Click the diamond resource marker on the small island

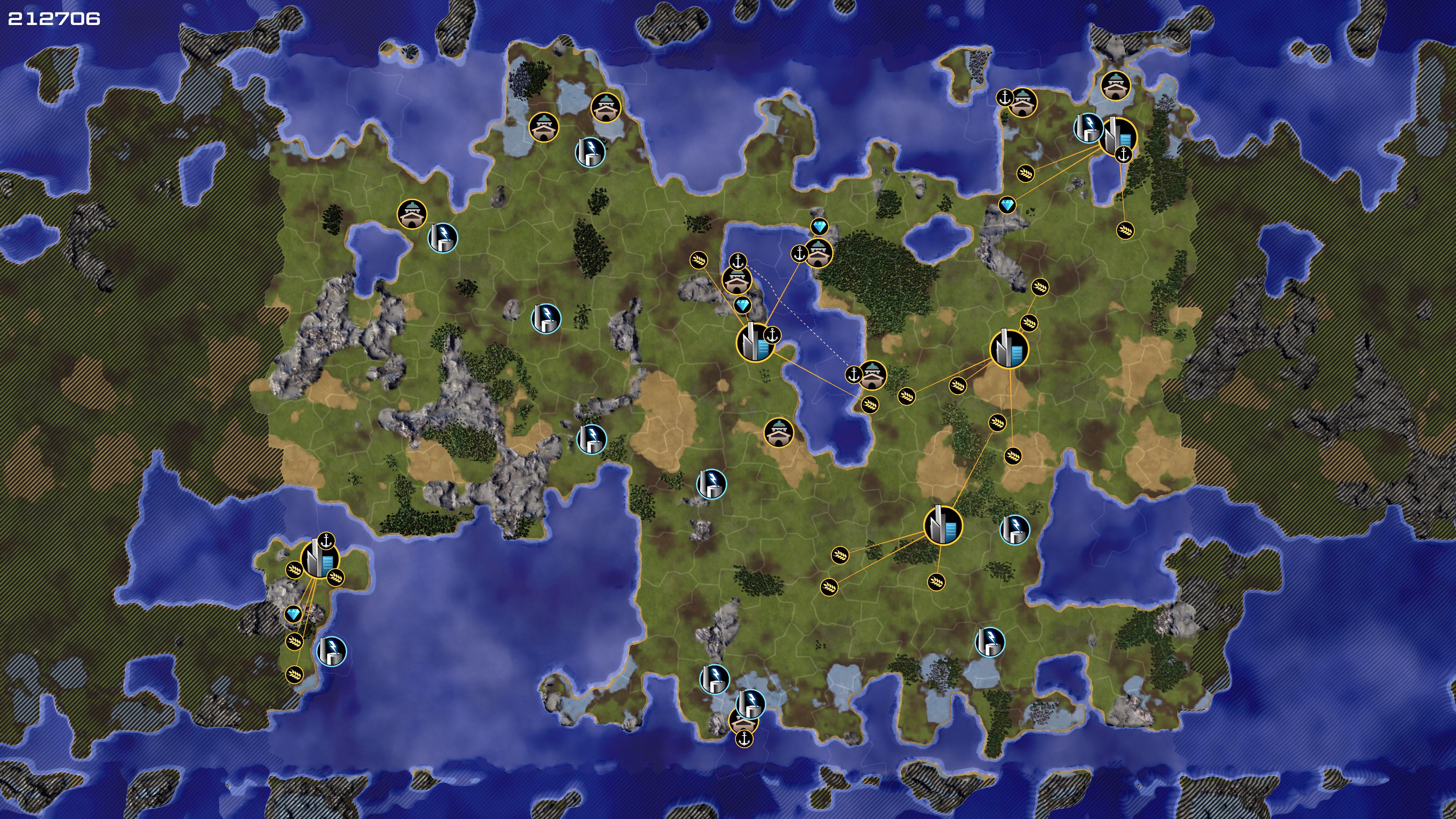tap(293, 614)
